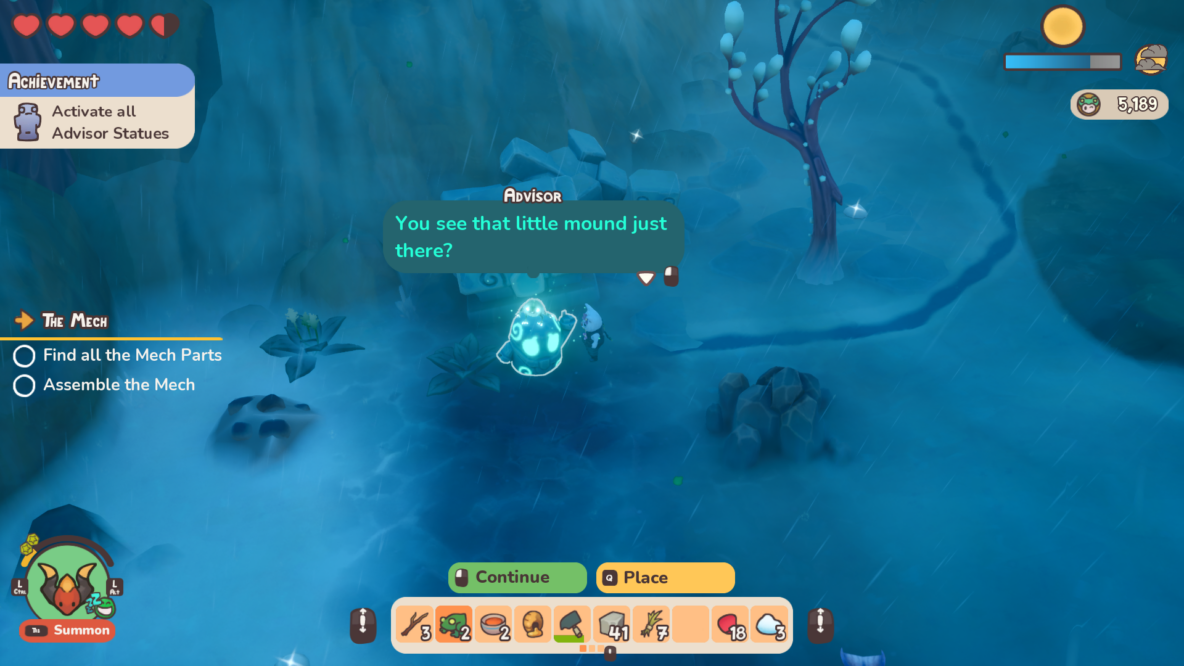
Task: Click the horned red companion portrait
Action: (67, 585)
